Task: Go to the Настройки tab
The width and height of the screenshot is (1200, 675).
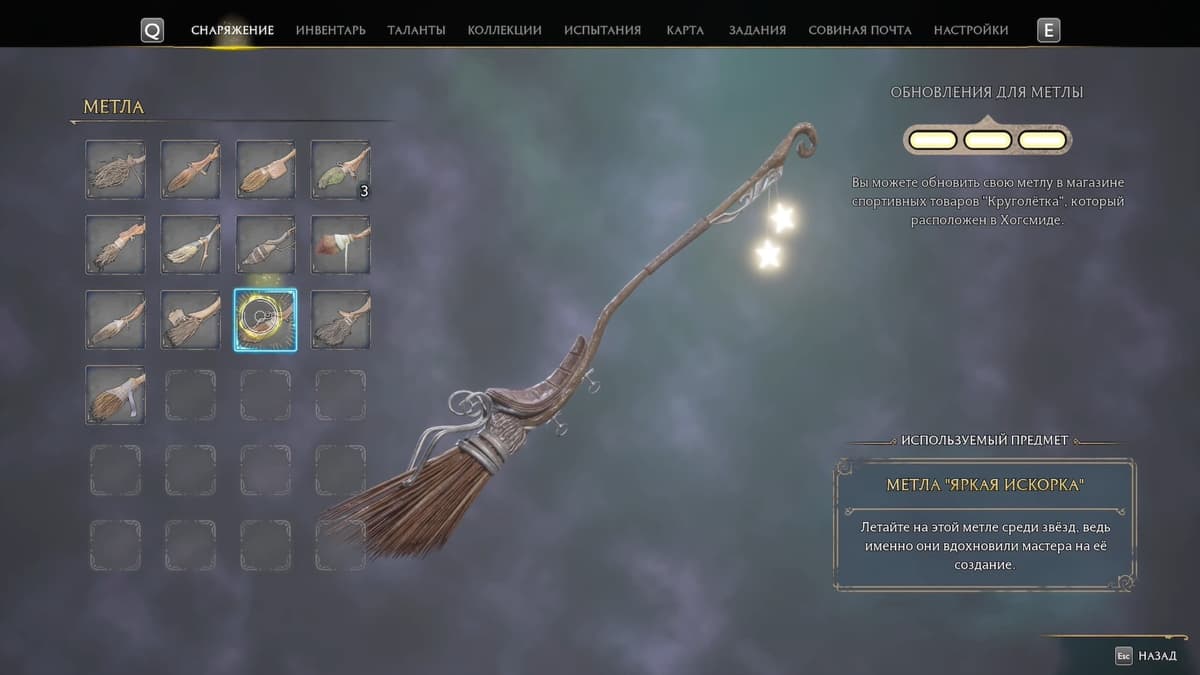Action: (970, 30)
